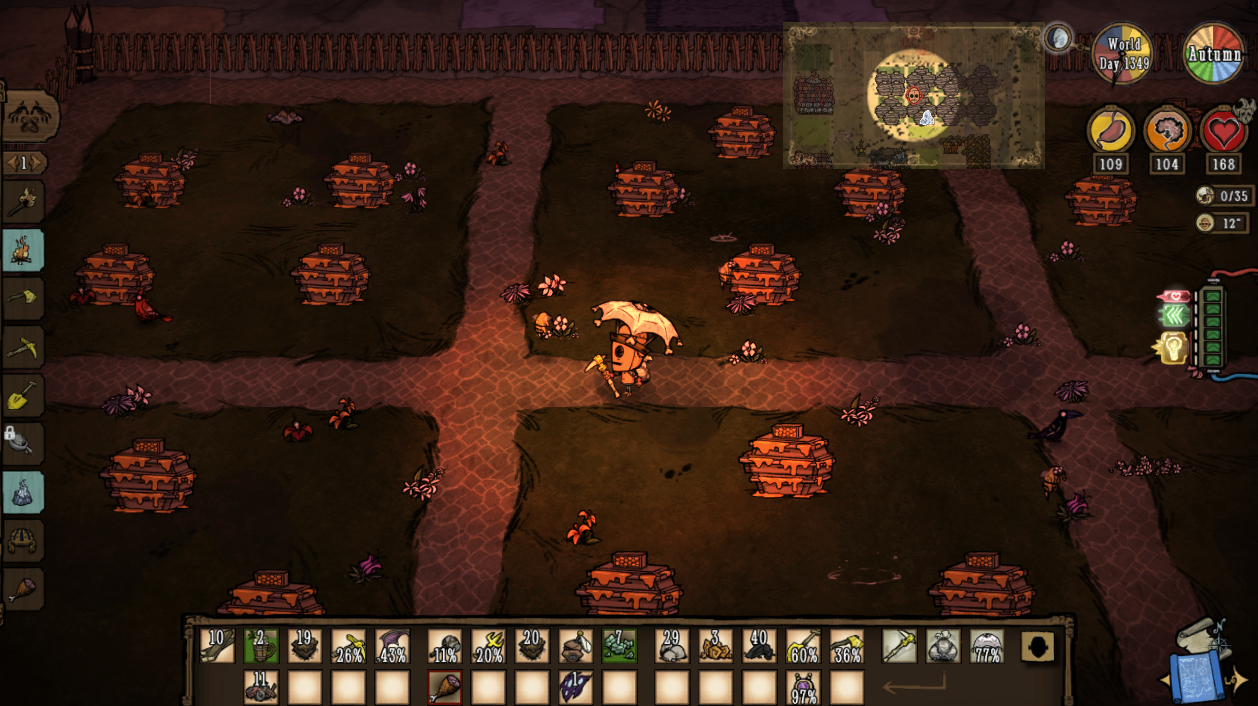Select the stack of 40 charcoal
The image size is (1258, 706).
tap(759, 646)
